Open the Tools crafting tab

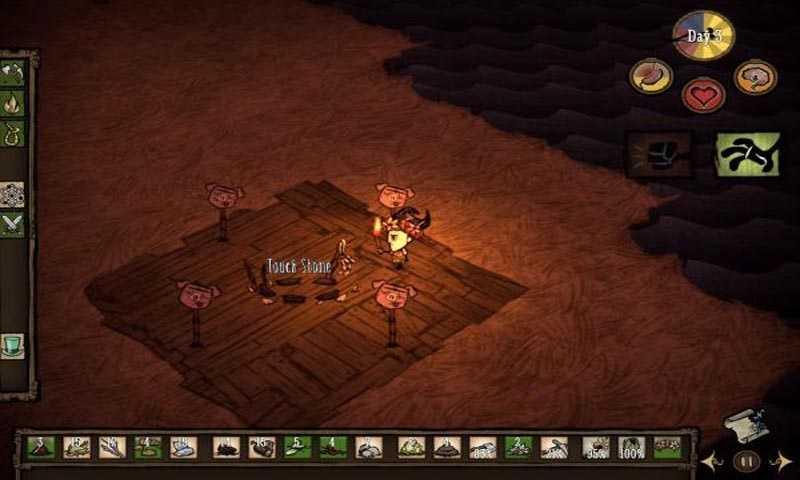[x=14, y=73]
